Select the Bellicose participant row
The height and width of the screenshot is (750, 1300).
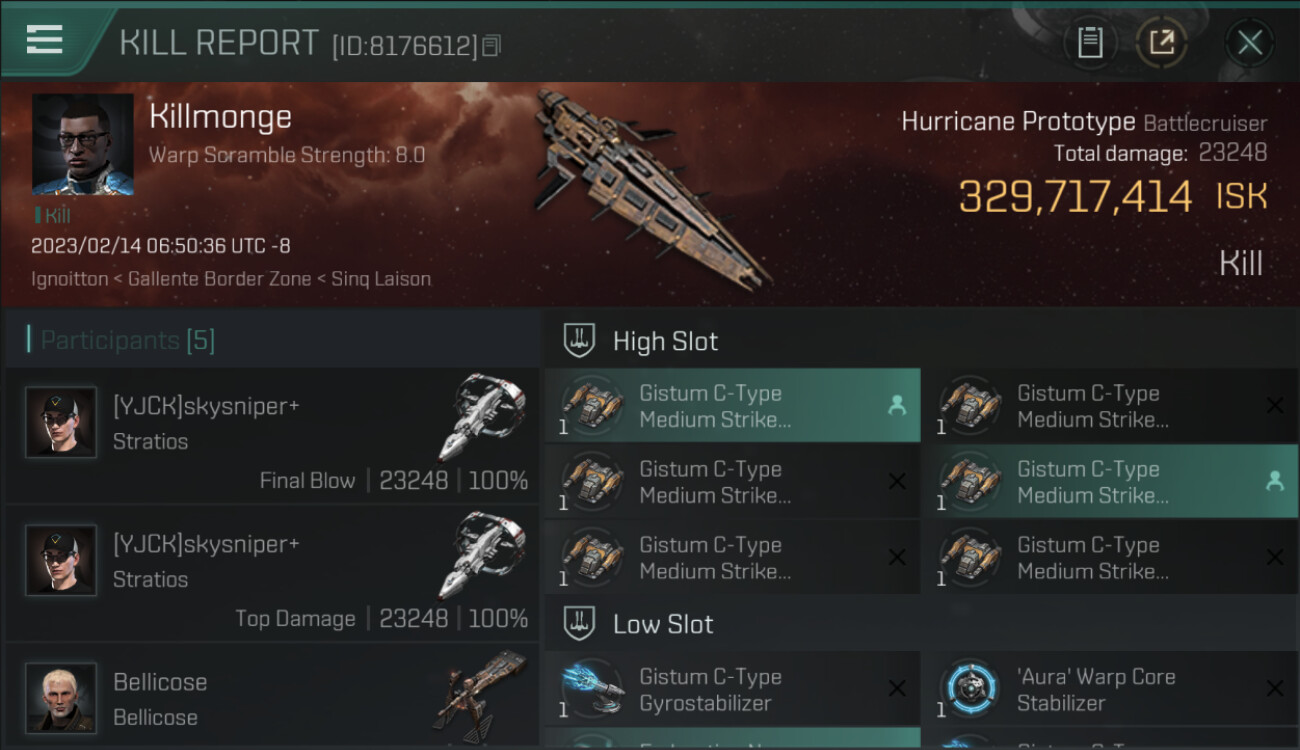(x=272, y=698)
